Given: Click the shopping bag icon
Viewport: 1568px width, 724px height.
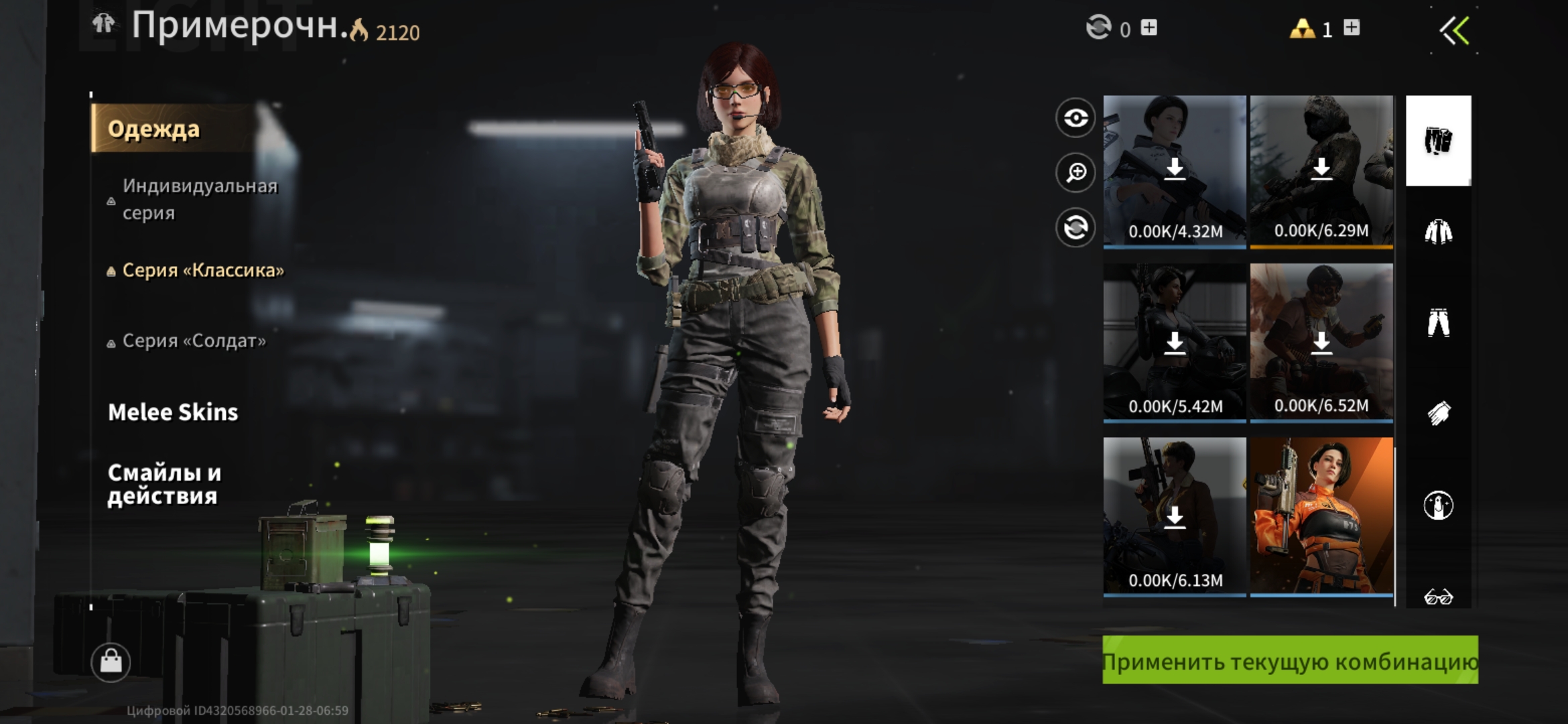Looking at the screenshot, I should tap(111, 662).
